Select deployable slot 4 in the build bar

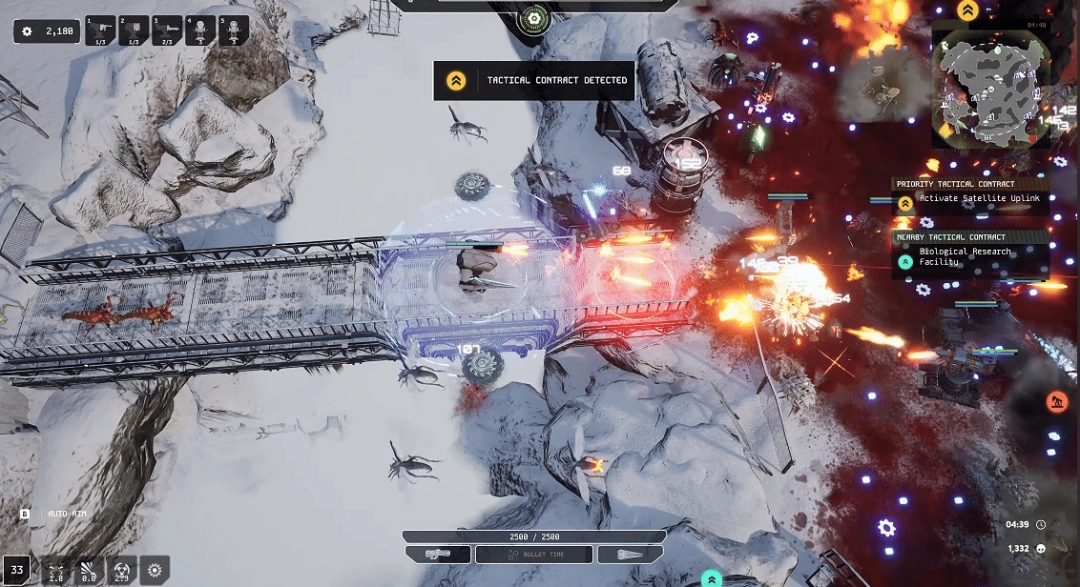tap(200, 30)
